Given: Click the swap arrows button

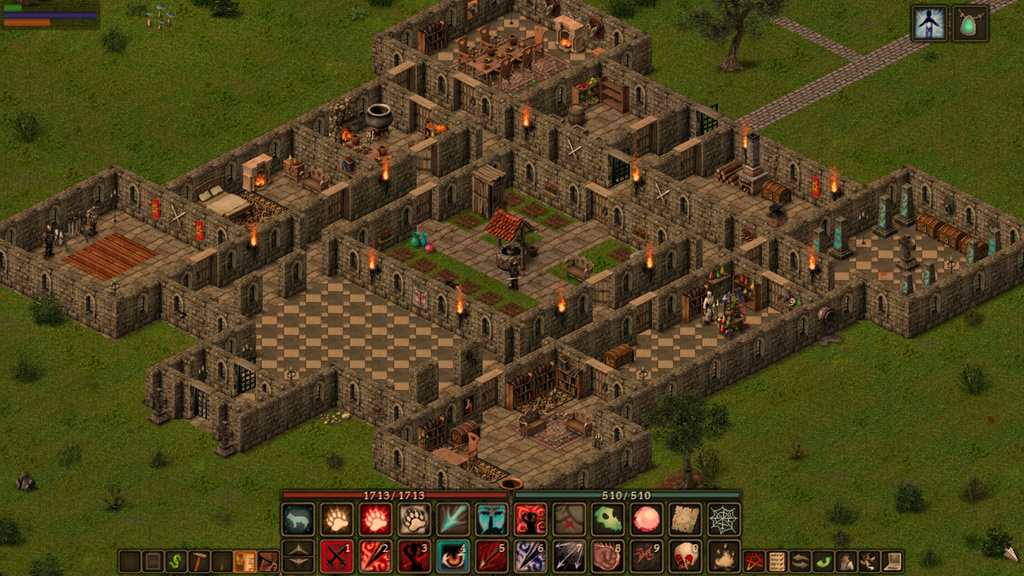Looking at the screenshot, I should click(x=800, y=561).
